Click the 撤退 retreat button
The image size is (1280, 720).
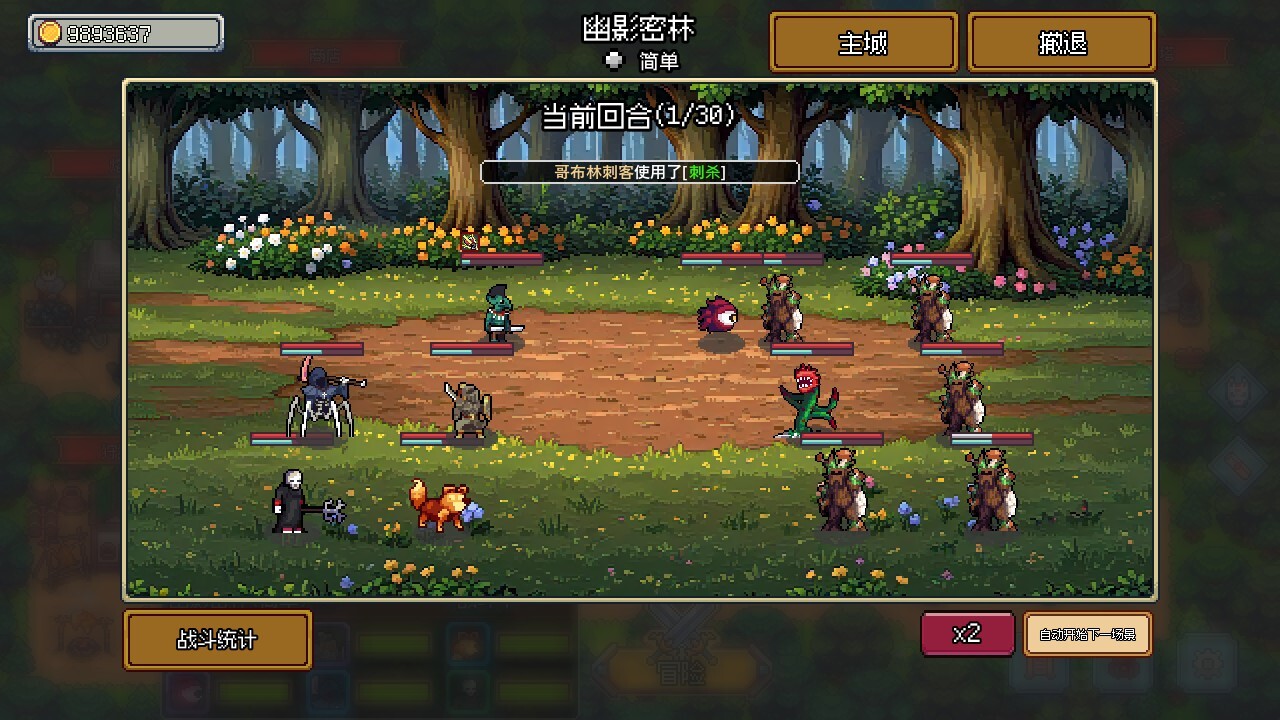click(1061, 42)
